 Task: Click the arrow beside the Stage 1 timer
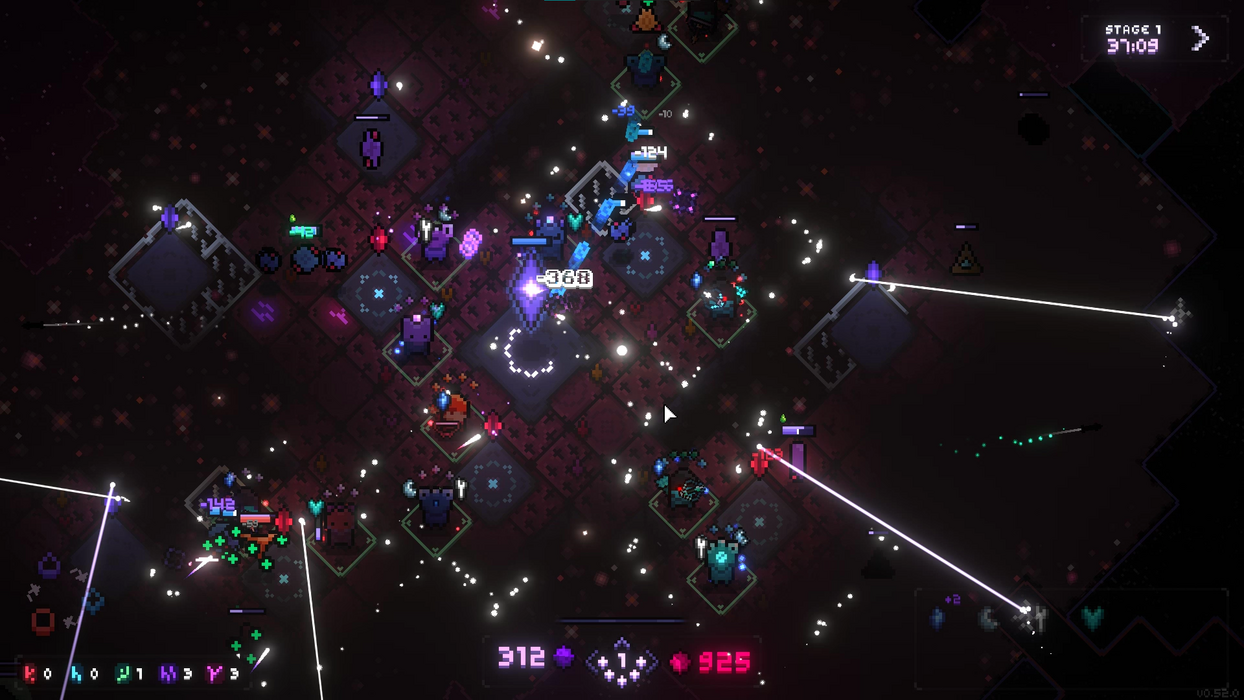pos(1200,39)
